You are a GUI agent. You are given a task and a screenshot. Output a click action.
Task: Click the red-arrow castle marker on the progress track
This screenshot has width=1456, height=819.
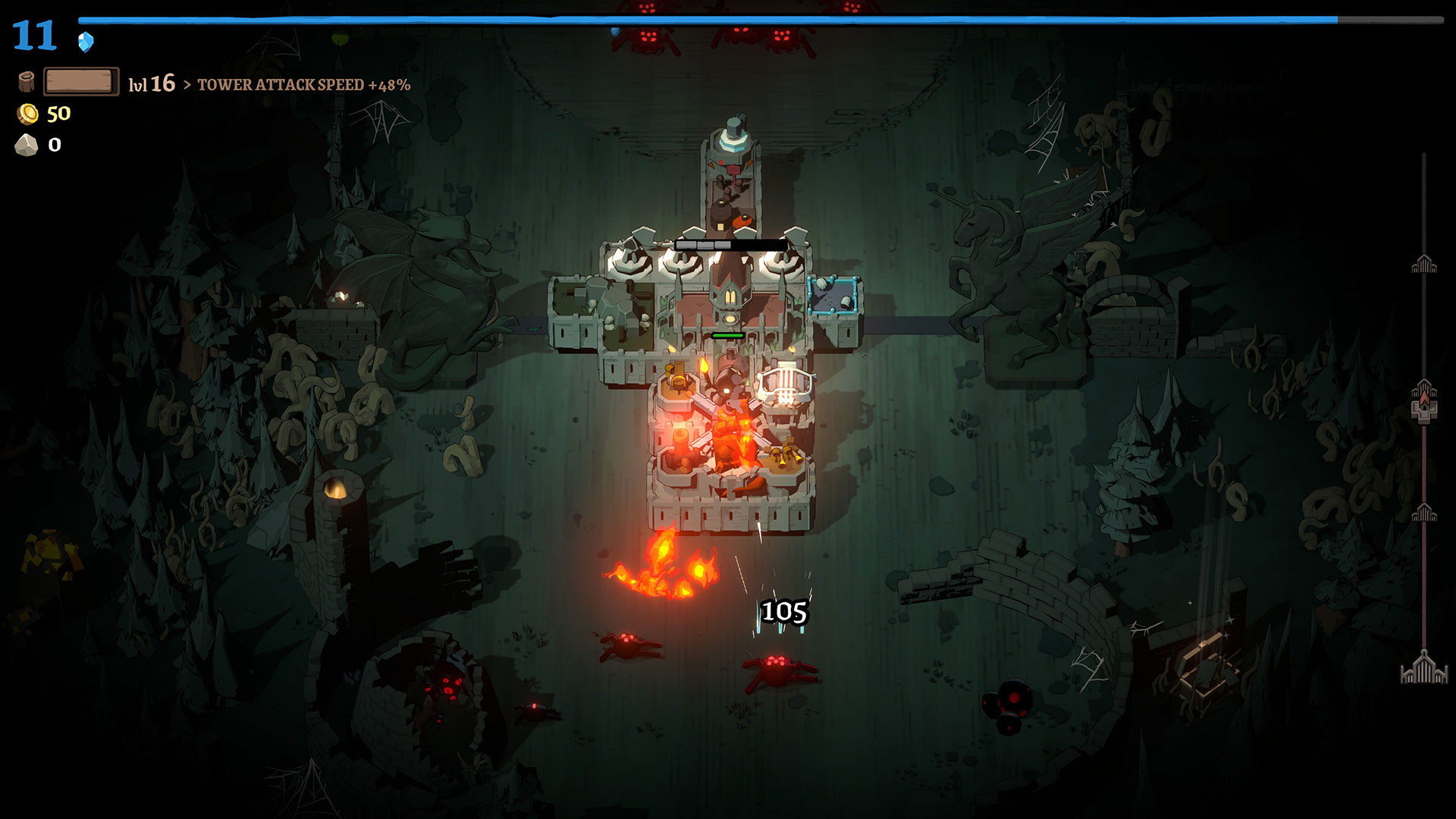[1424, 400]
